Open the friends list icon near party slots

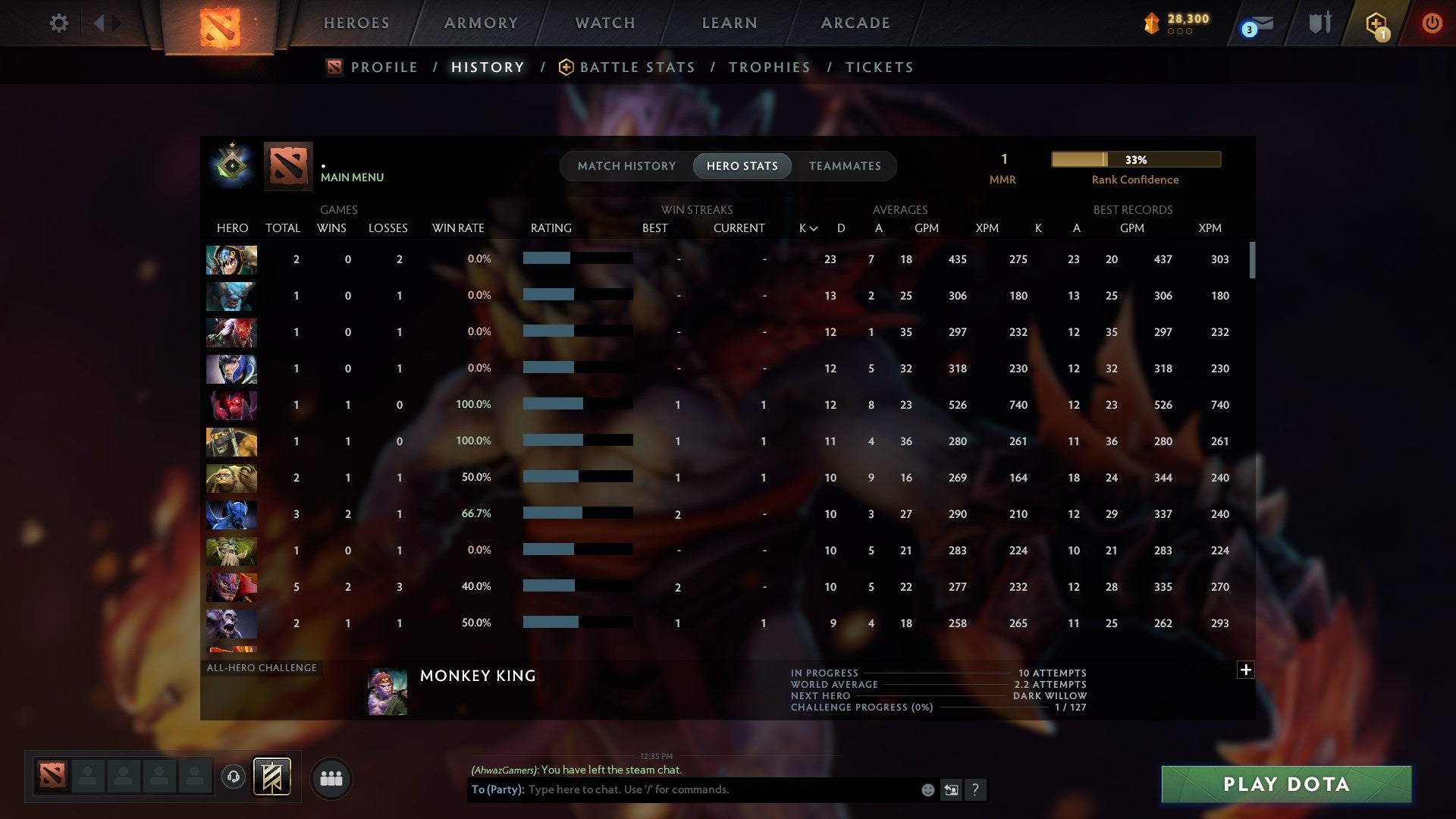[x=331, y=778]
